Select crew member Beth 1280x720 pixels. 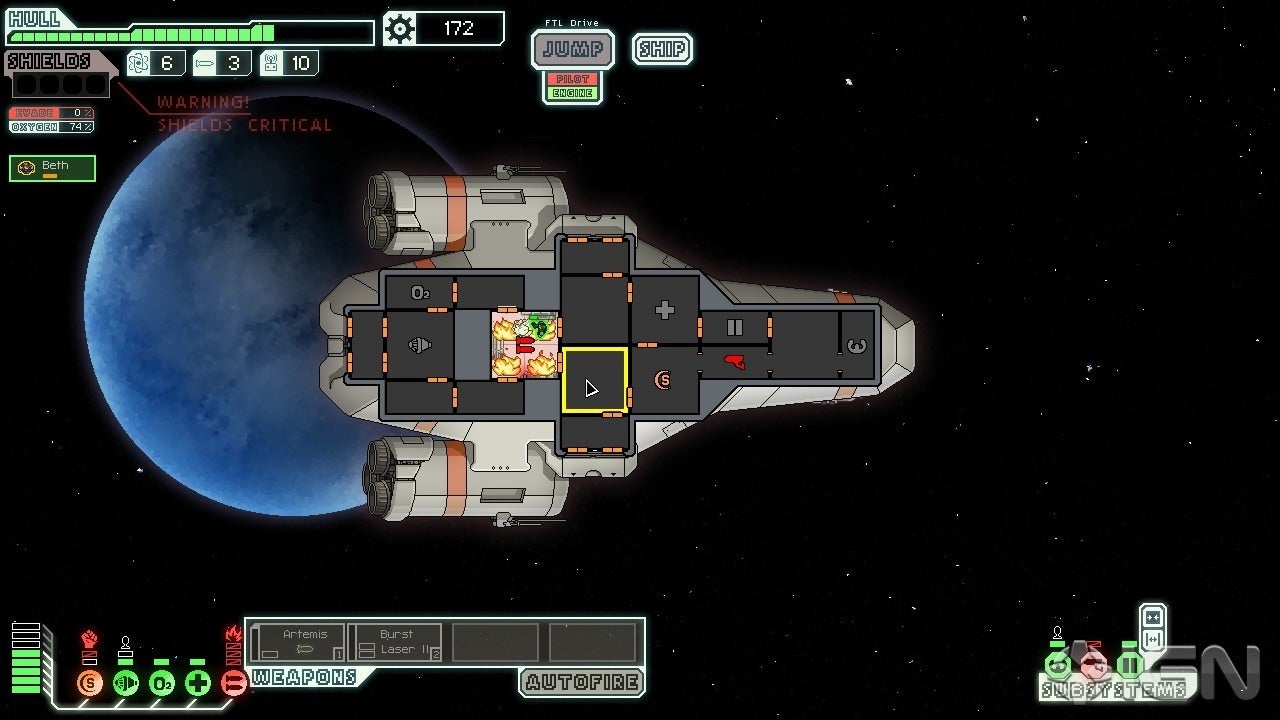click(x=53, y=168)
